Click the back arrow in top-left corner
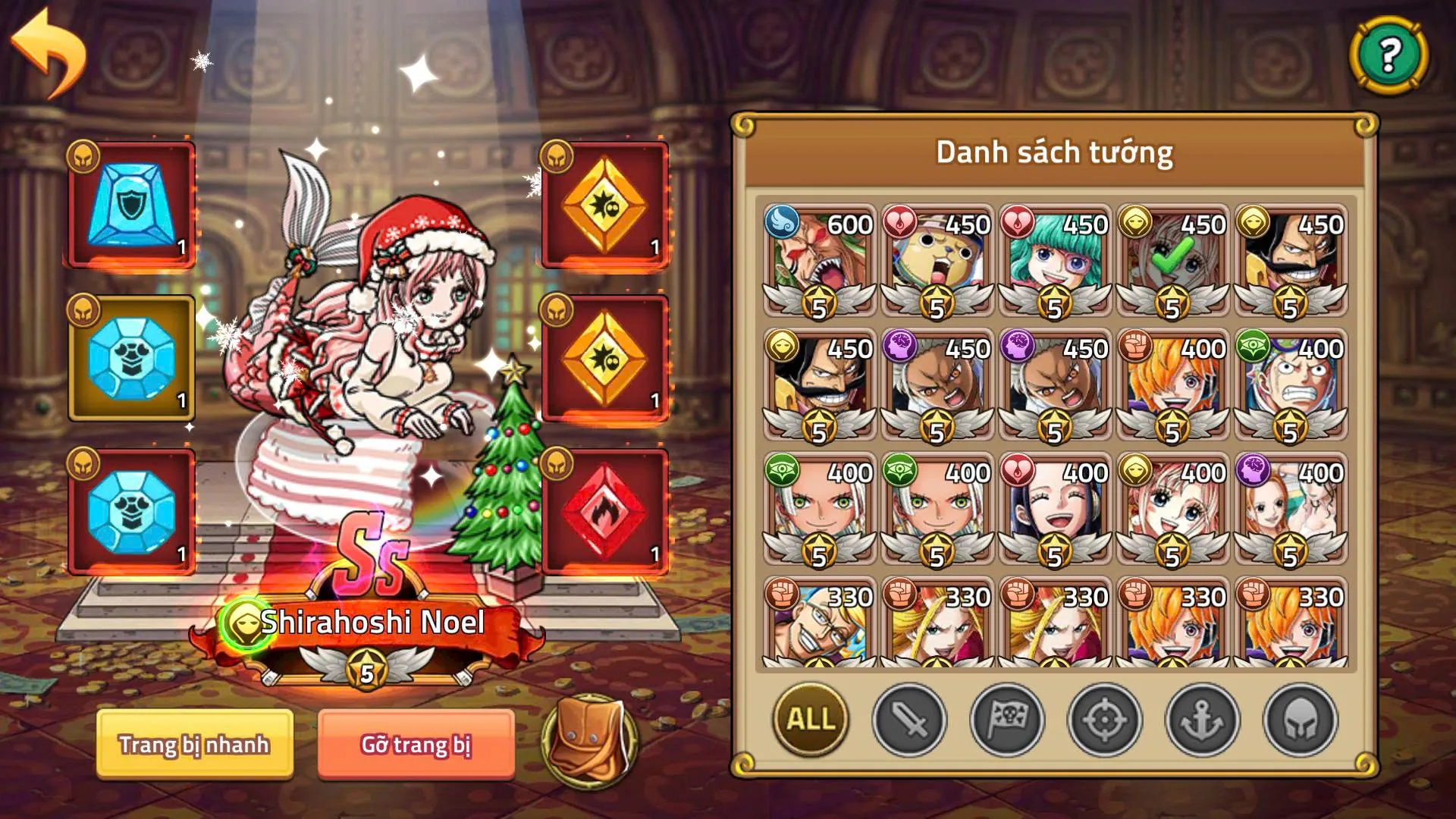The height and width of the screenshot is (819, 1456). tap(49, 49)
